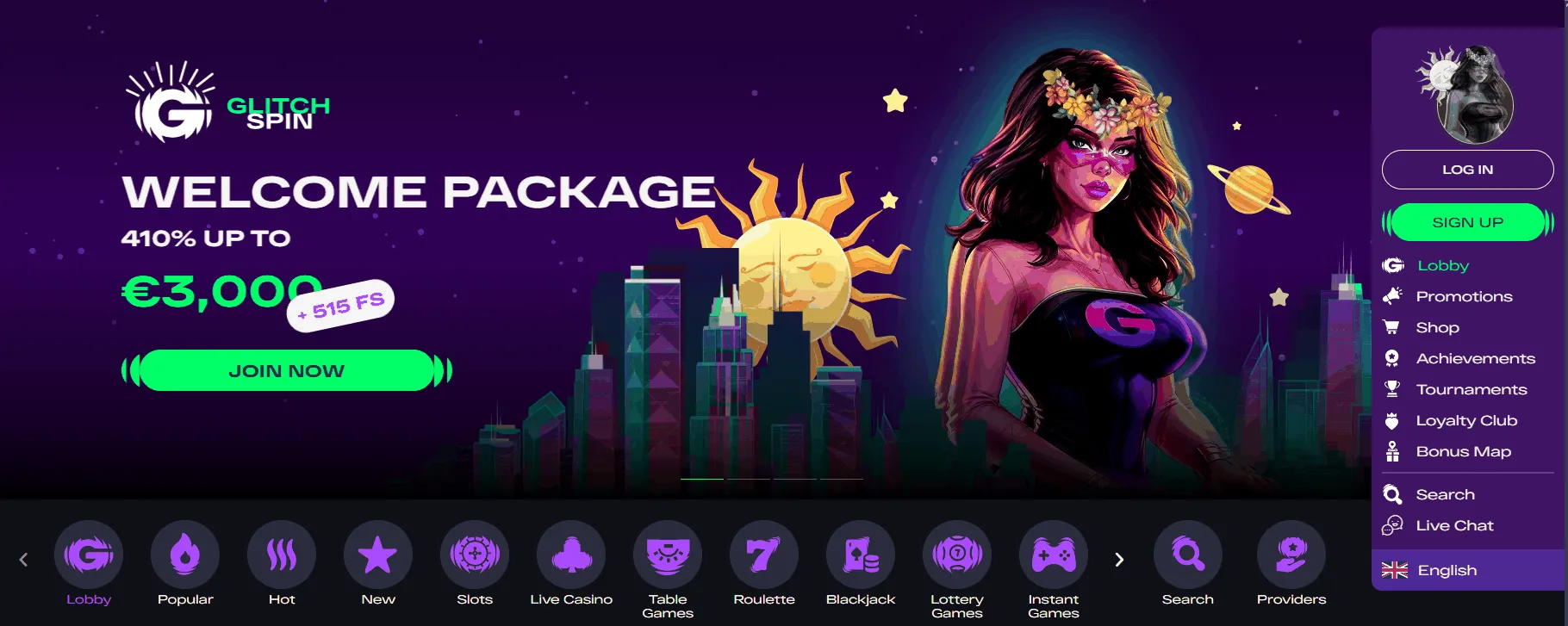This screenshot has height=626, width=1568.
Task: Switch to the Promotions section
Action: [x=1463, y=296]
